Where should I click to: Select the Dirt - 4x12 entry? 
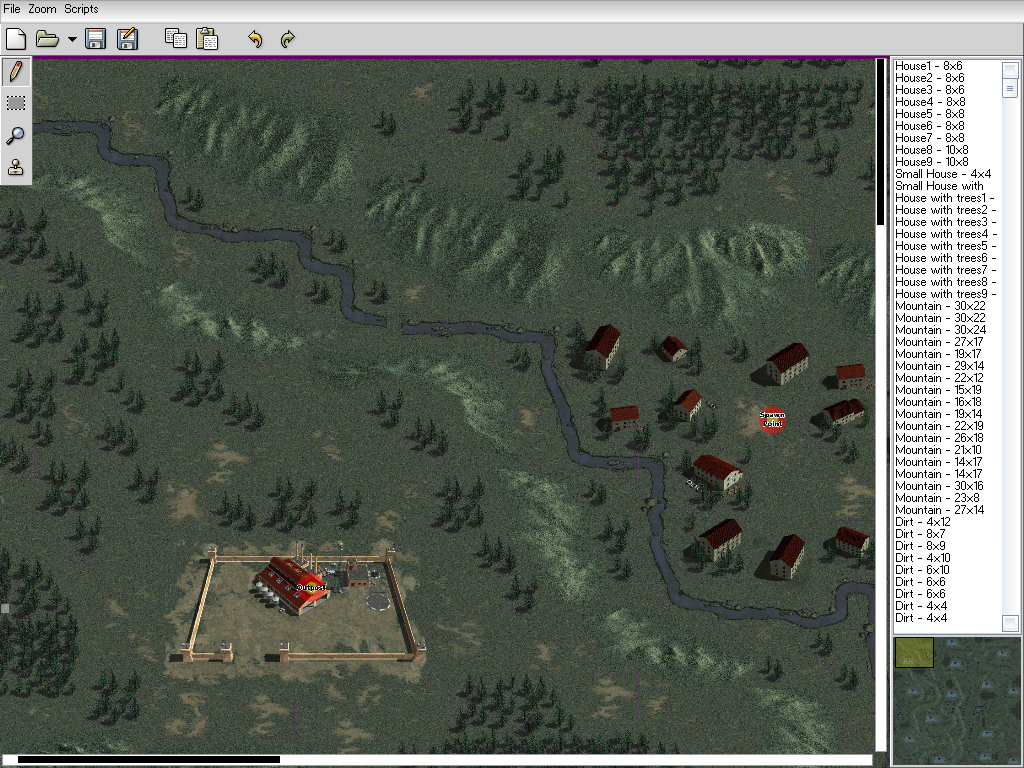922,522
